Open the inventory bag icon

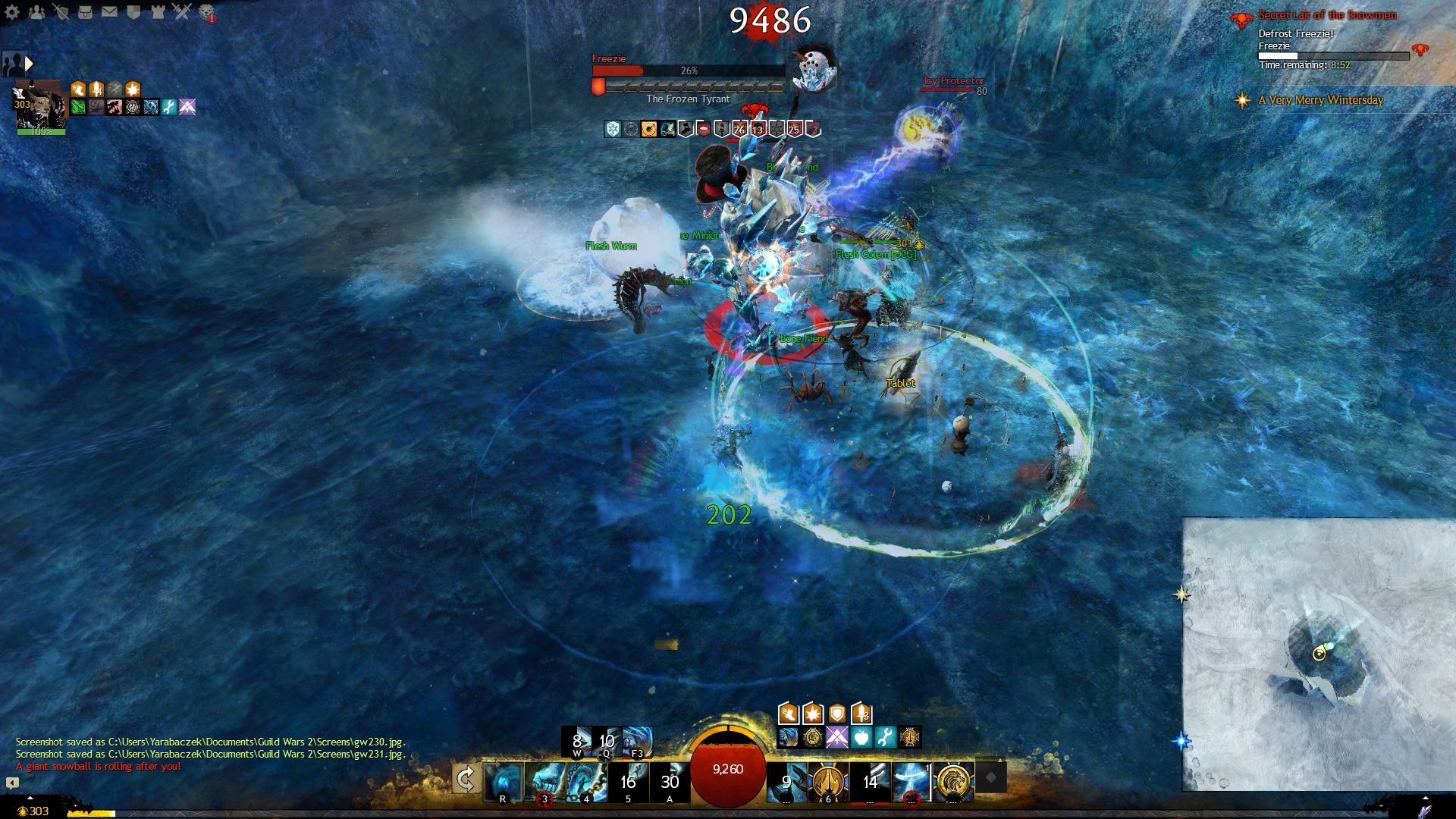point(85,11)
